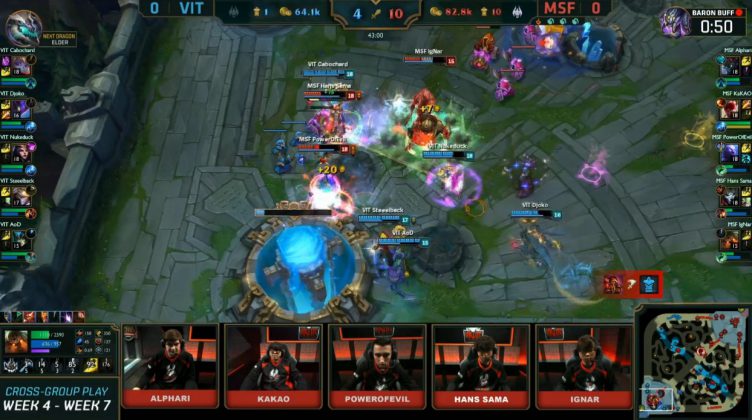Select MSF PowerOfEvil's champion portrait in sidebar

[733, 152]
